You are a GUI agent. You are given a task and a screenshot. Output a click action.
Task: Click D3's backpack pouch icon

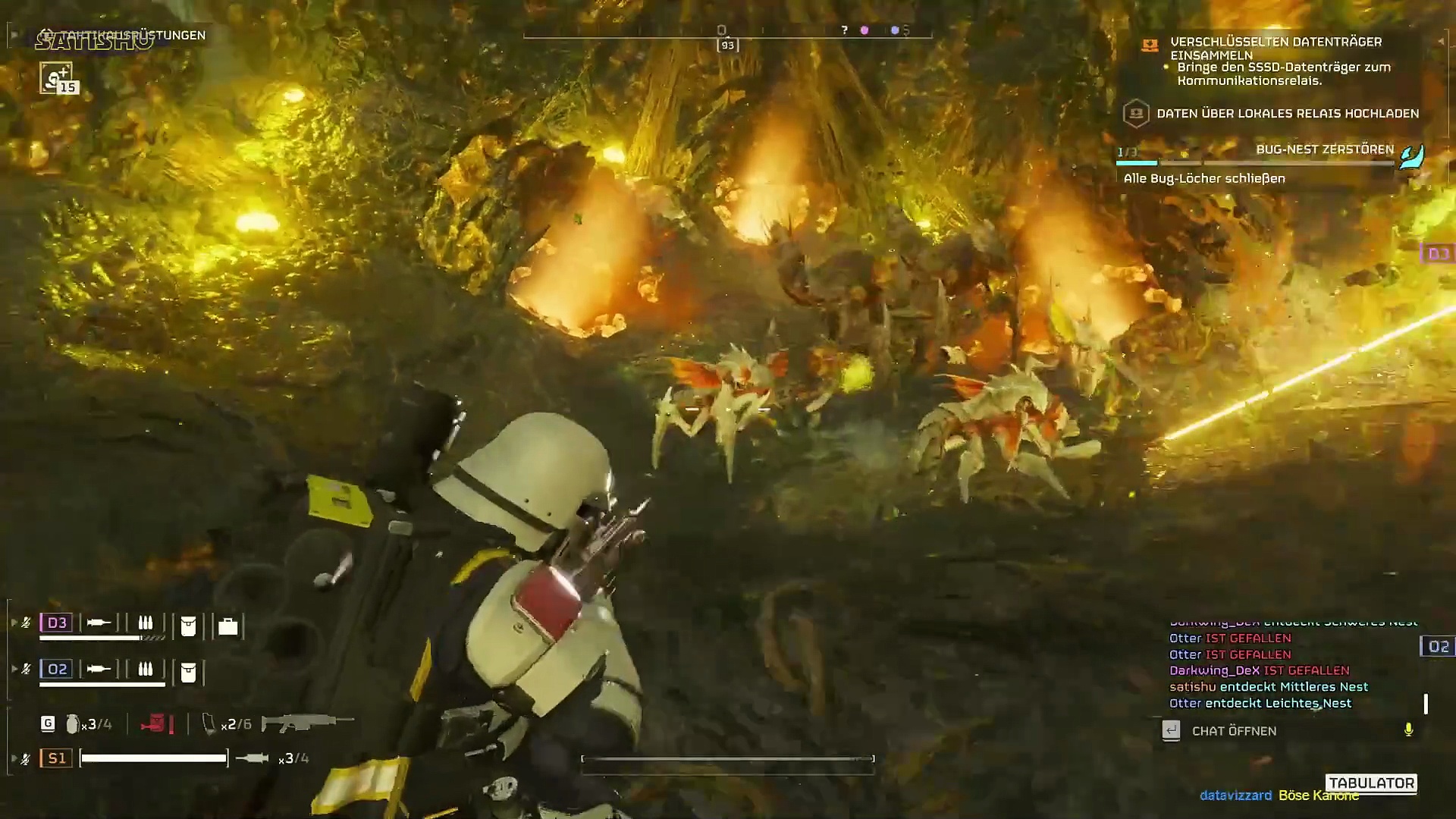click(188, 626)
